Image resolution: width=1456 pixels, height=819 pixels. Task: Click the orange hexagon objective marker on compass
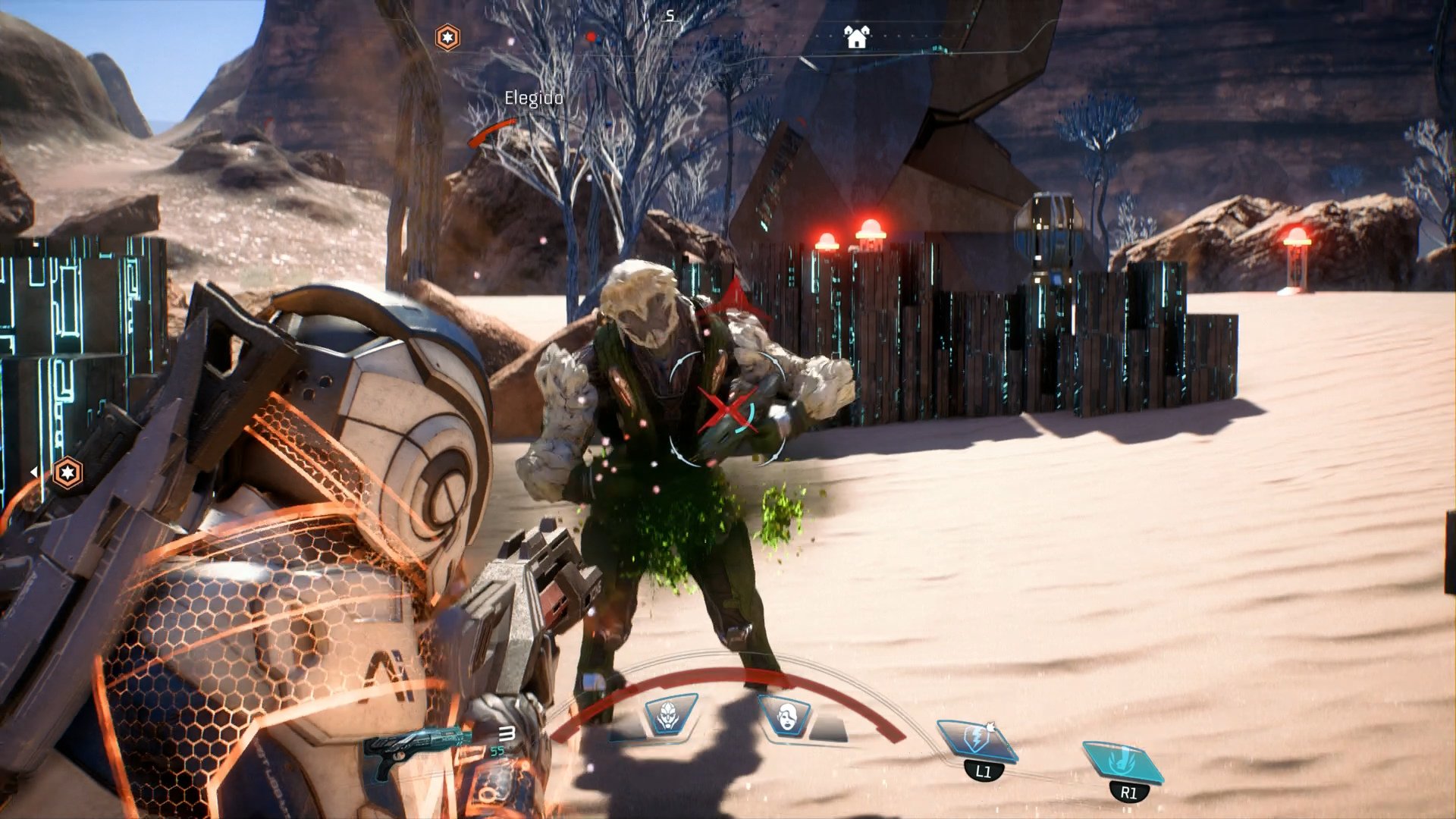click(447, 37)
